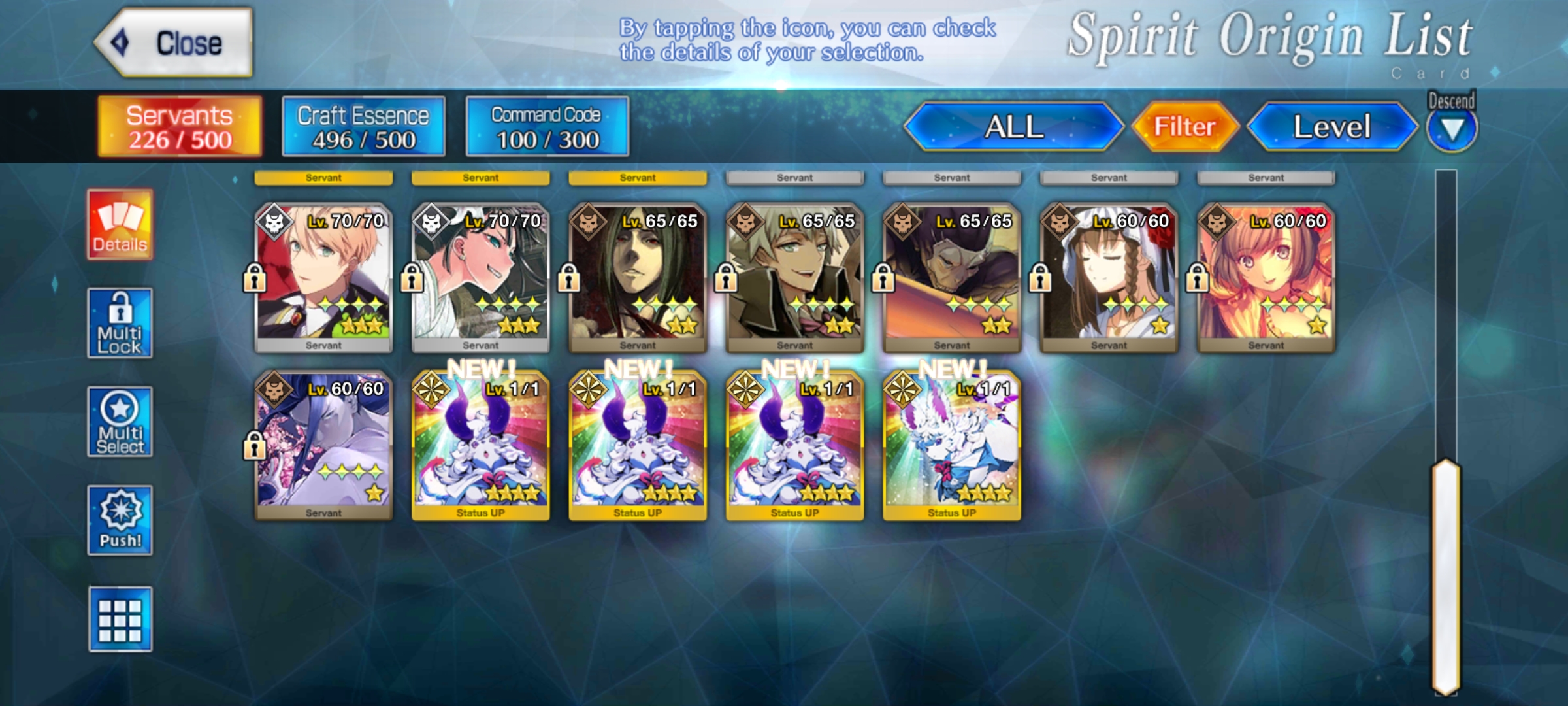Select the purple-haired Lv. 60 servant card
1568x706 pixels.
(x=323, y=446)
